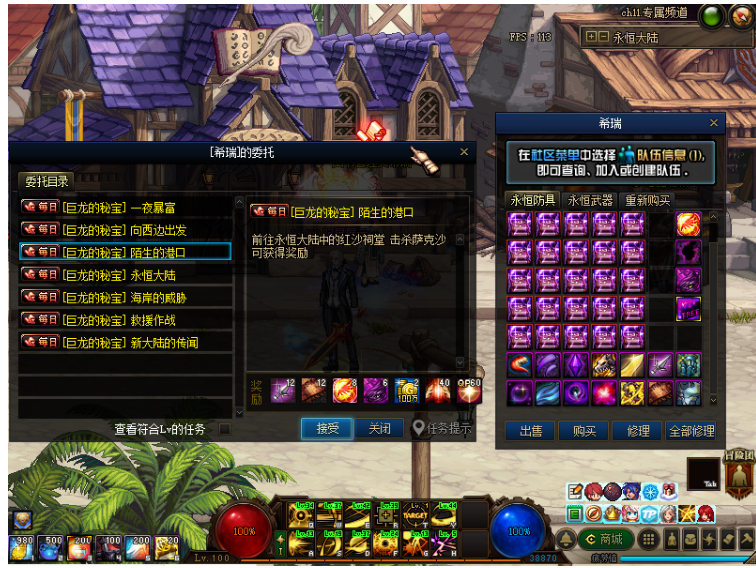Click the 购买 buy button

pyautogui.click(x=584, y=431)
